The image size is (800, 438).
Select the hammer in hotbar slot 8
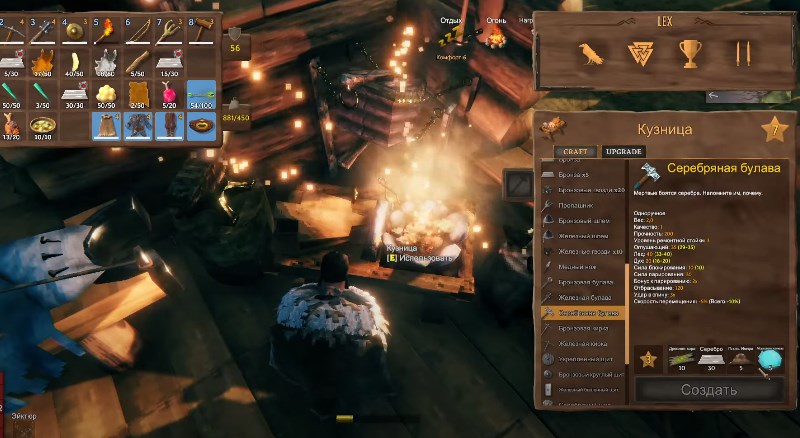[200, 31]
